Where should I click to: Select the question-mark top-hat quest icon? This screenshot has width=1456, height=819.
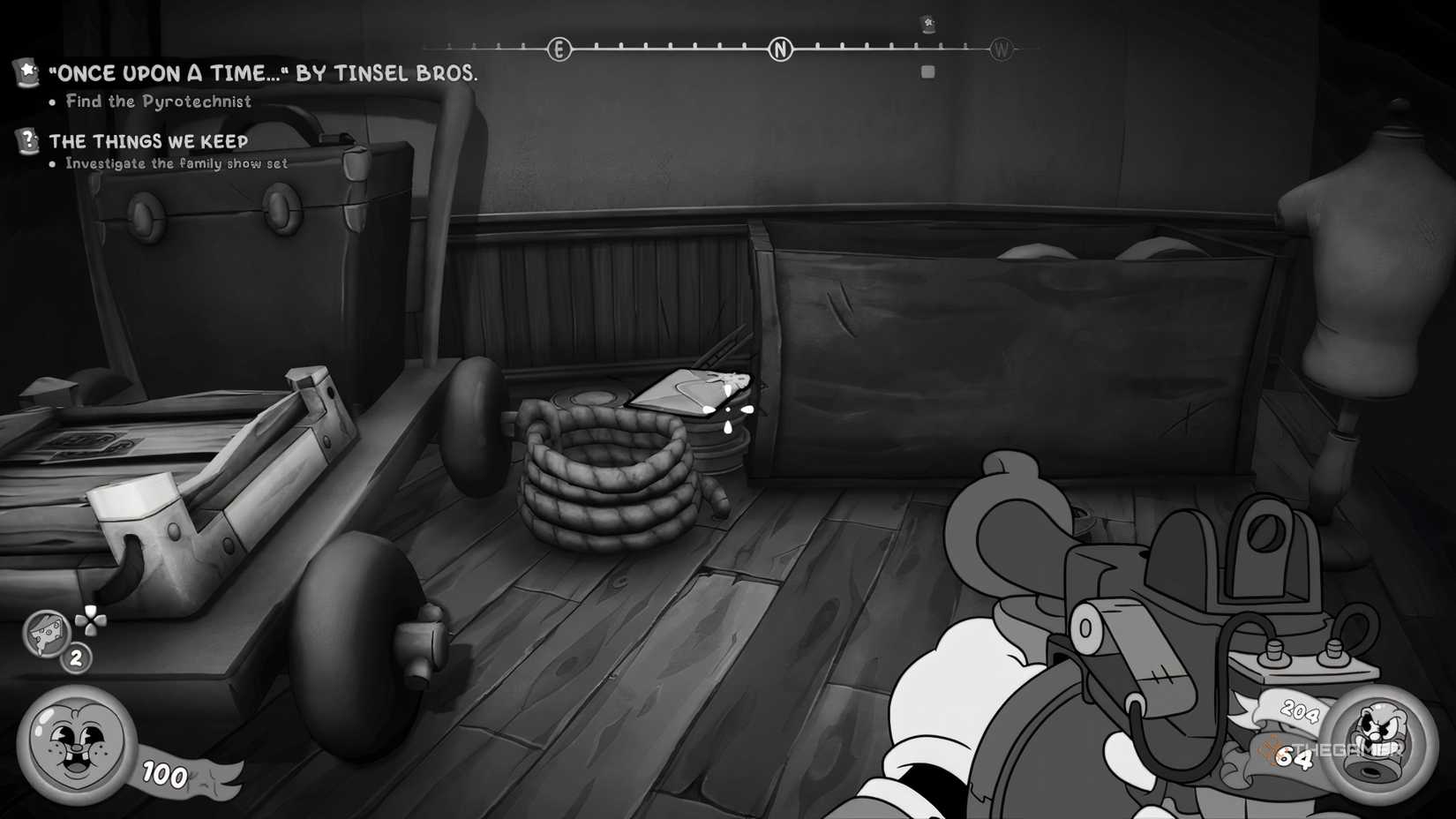click(26, 139)
